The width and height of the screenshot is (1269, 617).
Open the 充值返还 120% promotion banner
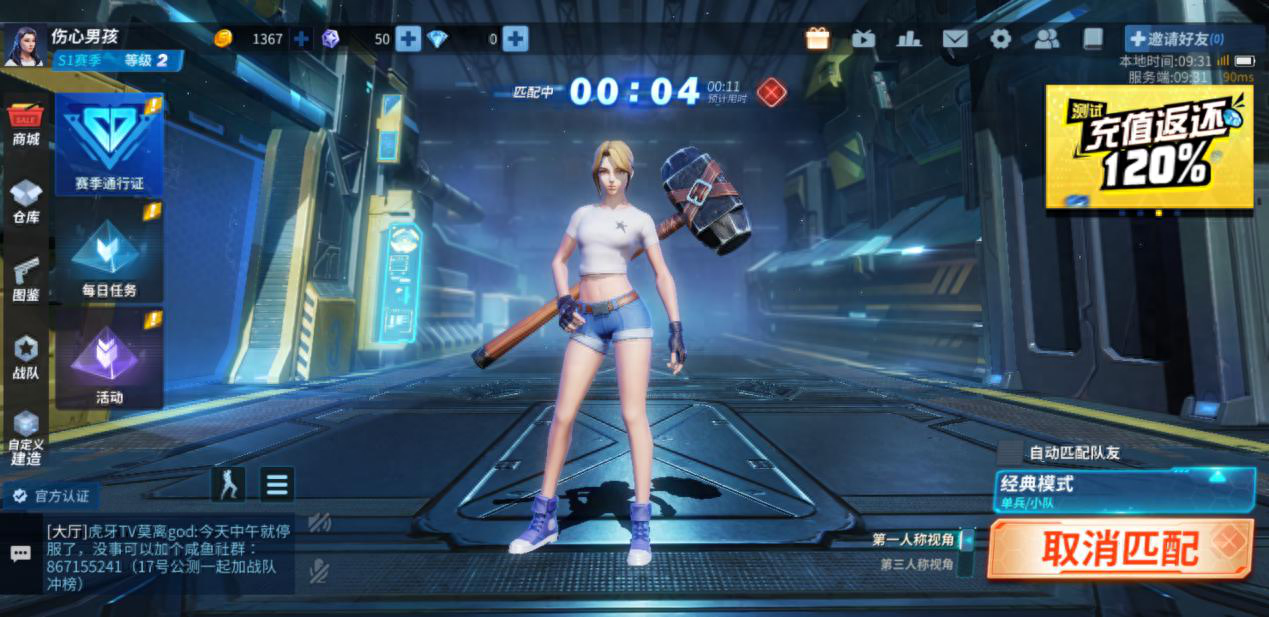[x=1149, y=146]
